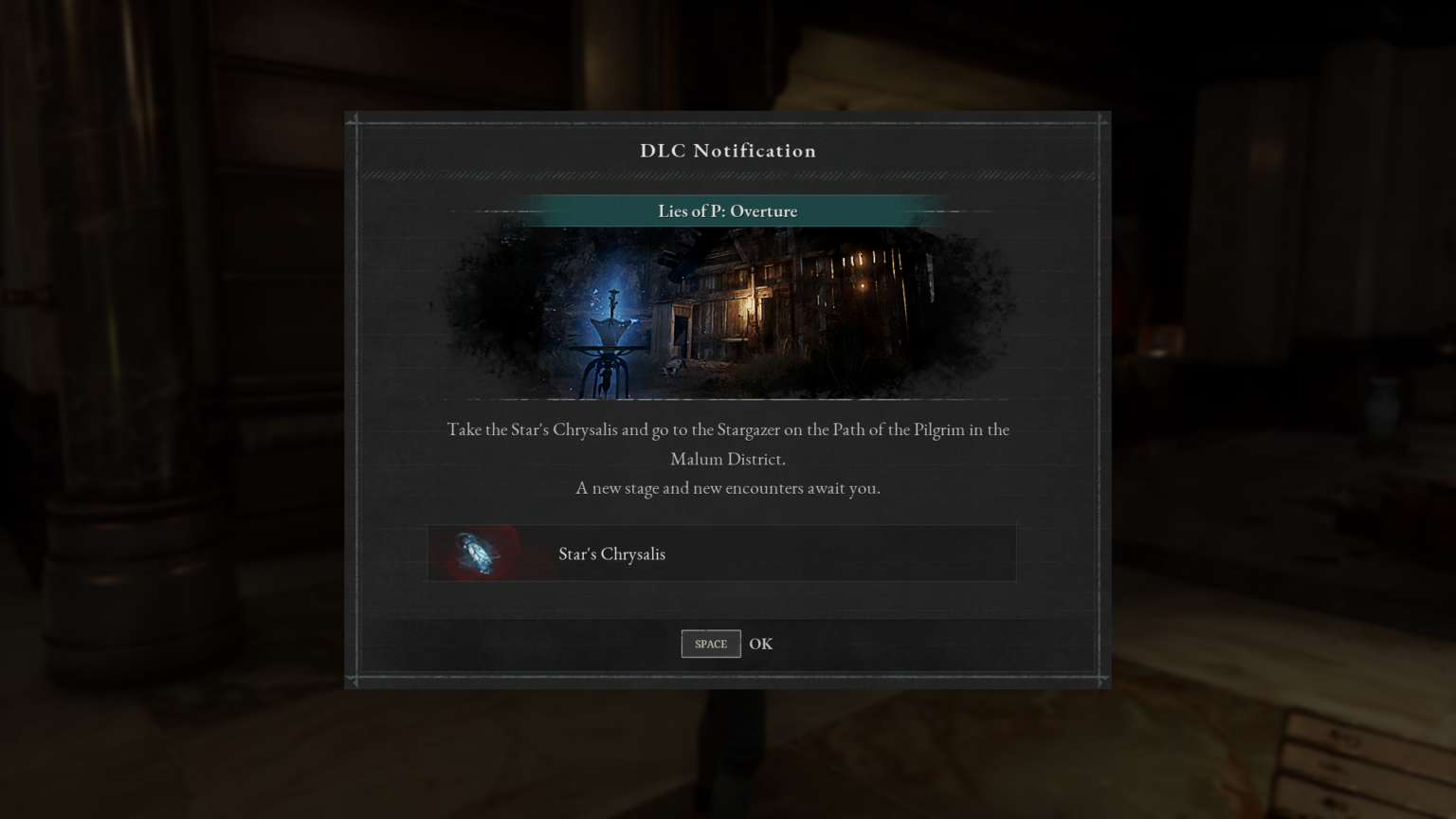1456x819 pixels.
Task: Click the instruction text about the Malum District
Action: pos(727,444)
